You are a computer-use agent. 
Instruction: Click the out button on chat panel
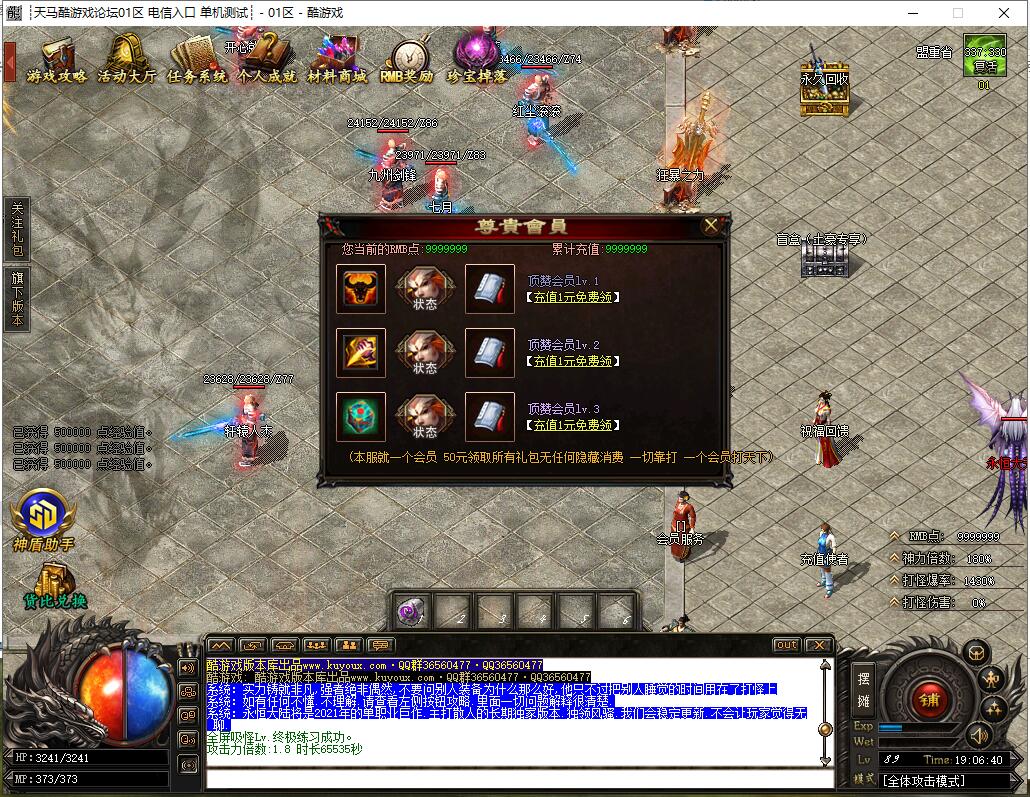787,645
